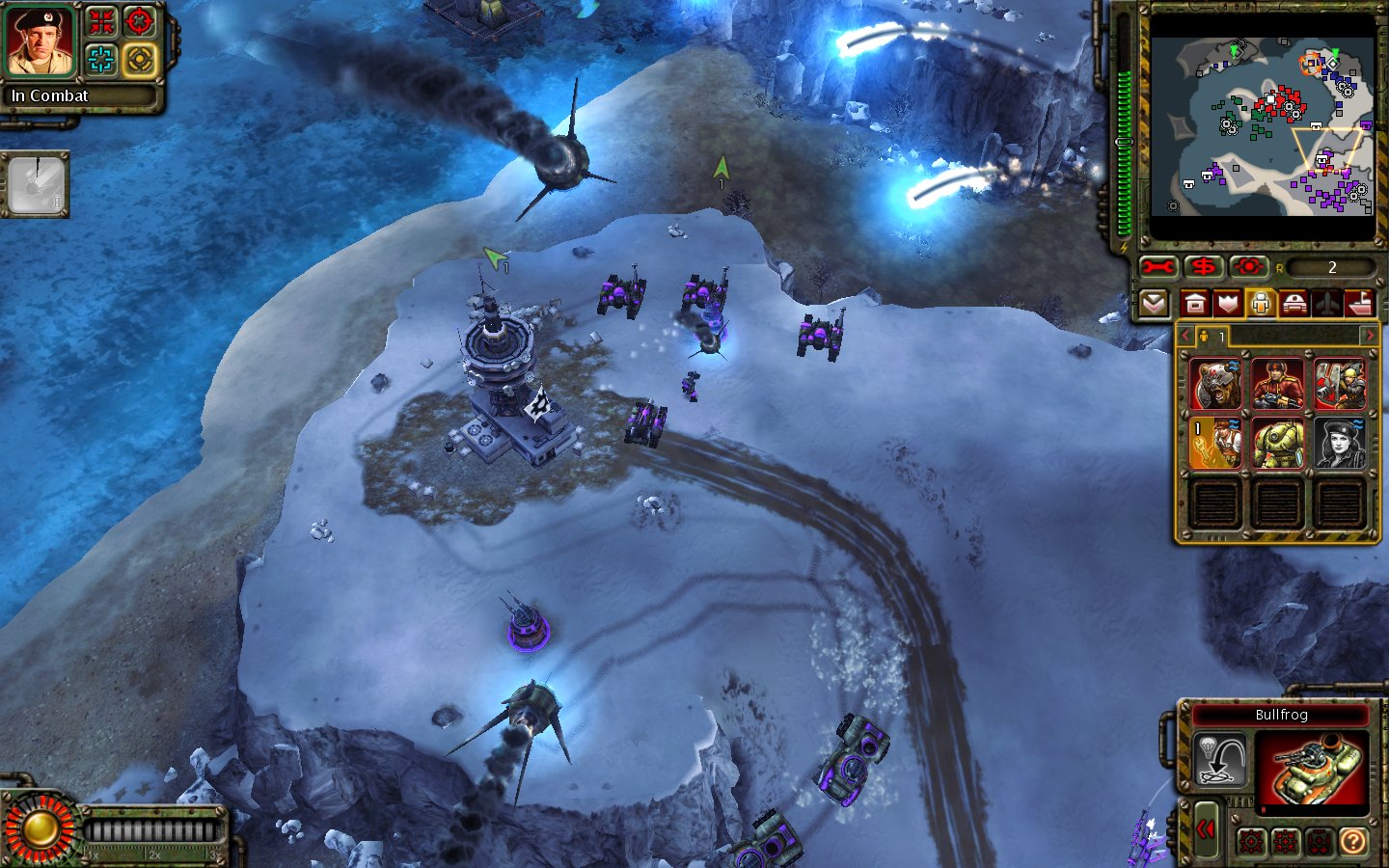
Task: Activate the red wrench repair button
Action: click(1157, 267)
